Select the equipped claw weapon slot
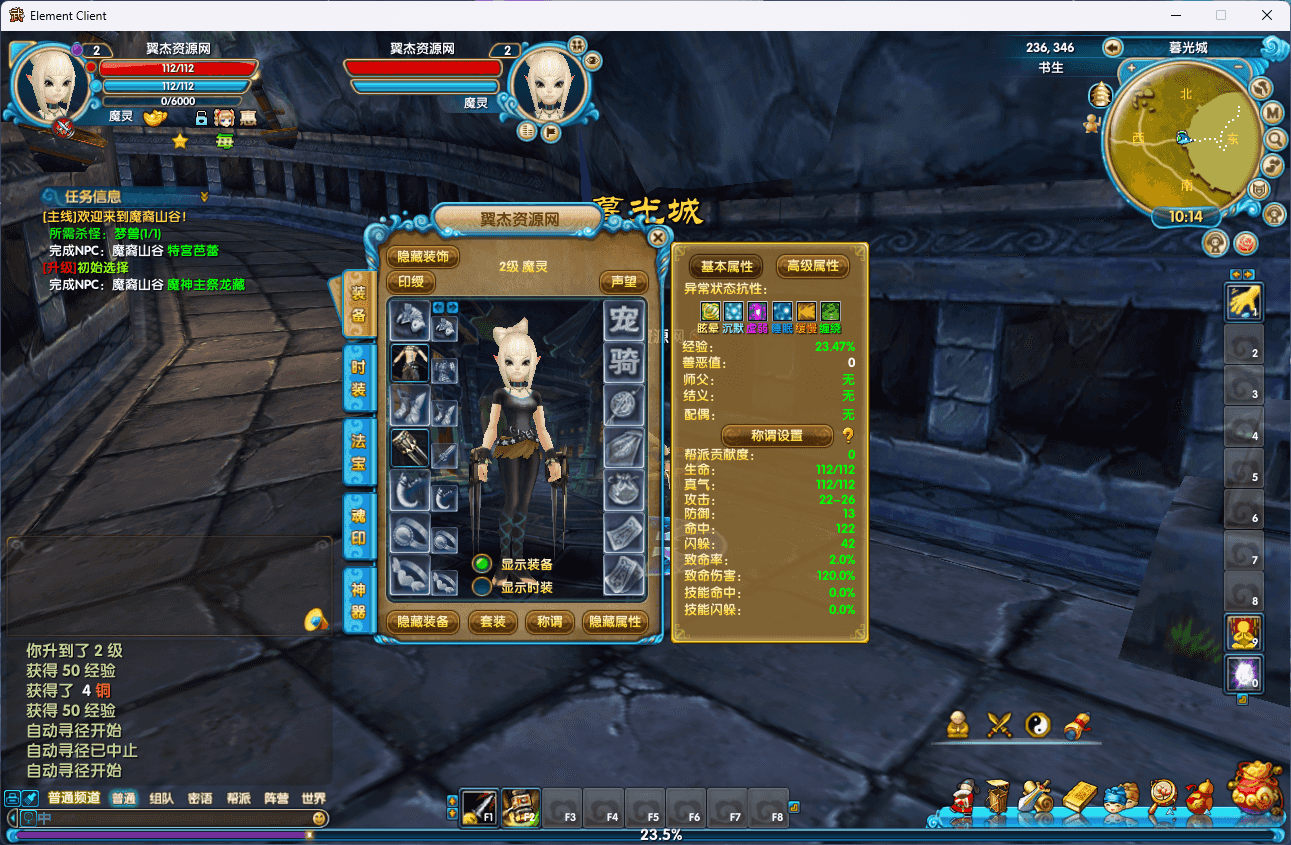The image size is (1291, 845). (409, 448)
